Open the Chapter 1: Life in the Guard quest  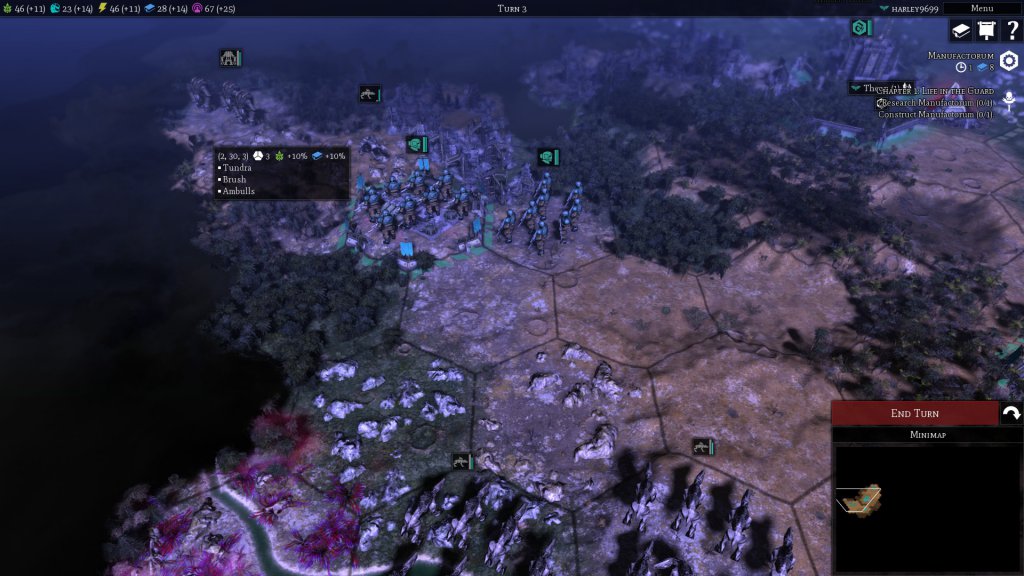pos(940,91)
